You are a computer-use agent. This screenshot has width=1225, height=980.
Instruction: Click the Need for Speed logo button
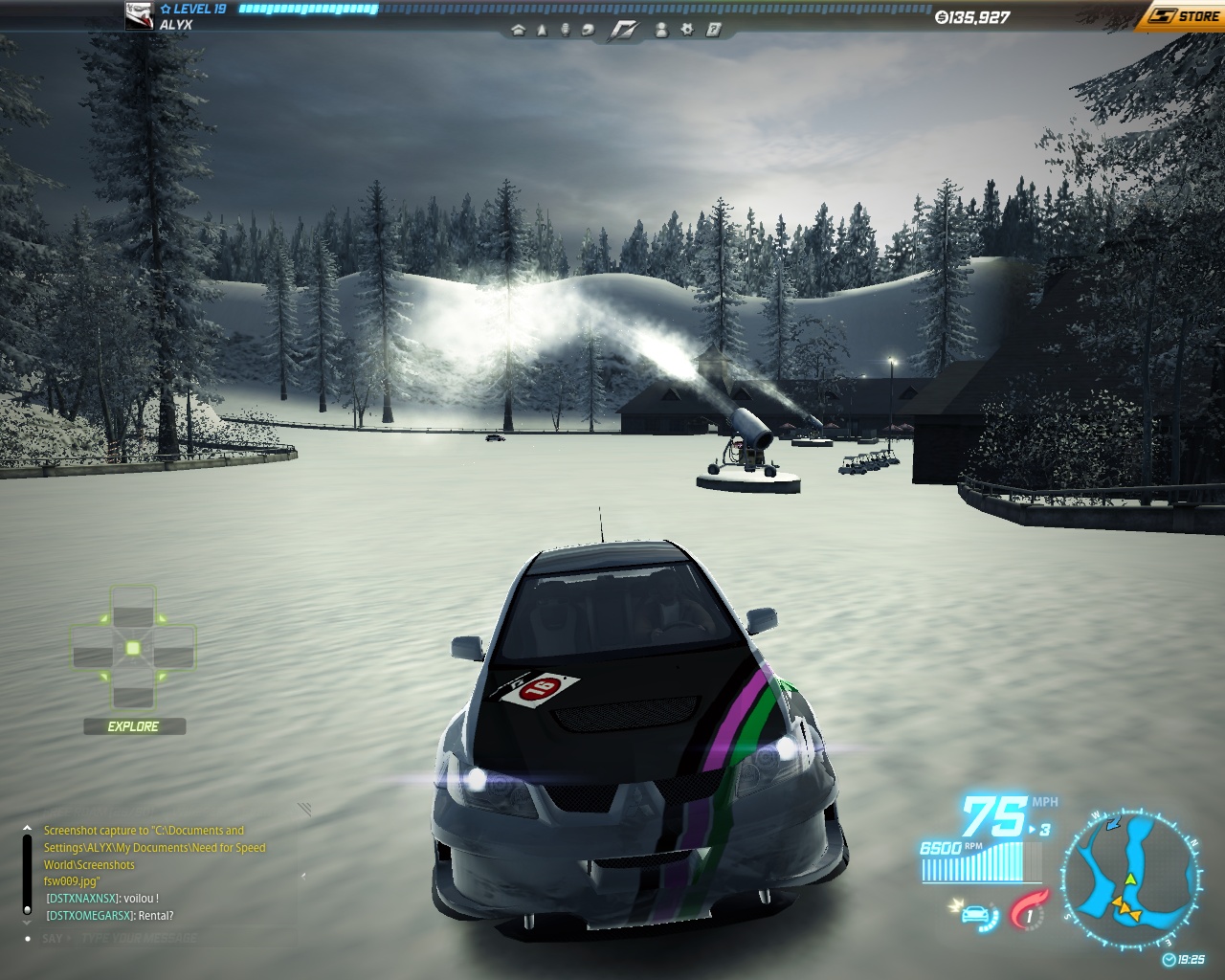pyautogui.click(x=624, y=31)
